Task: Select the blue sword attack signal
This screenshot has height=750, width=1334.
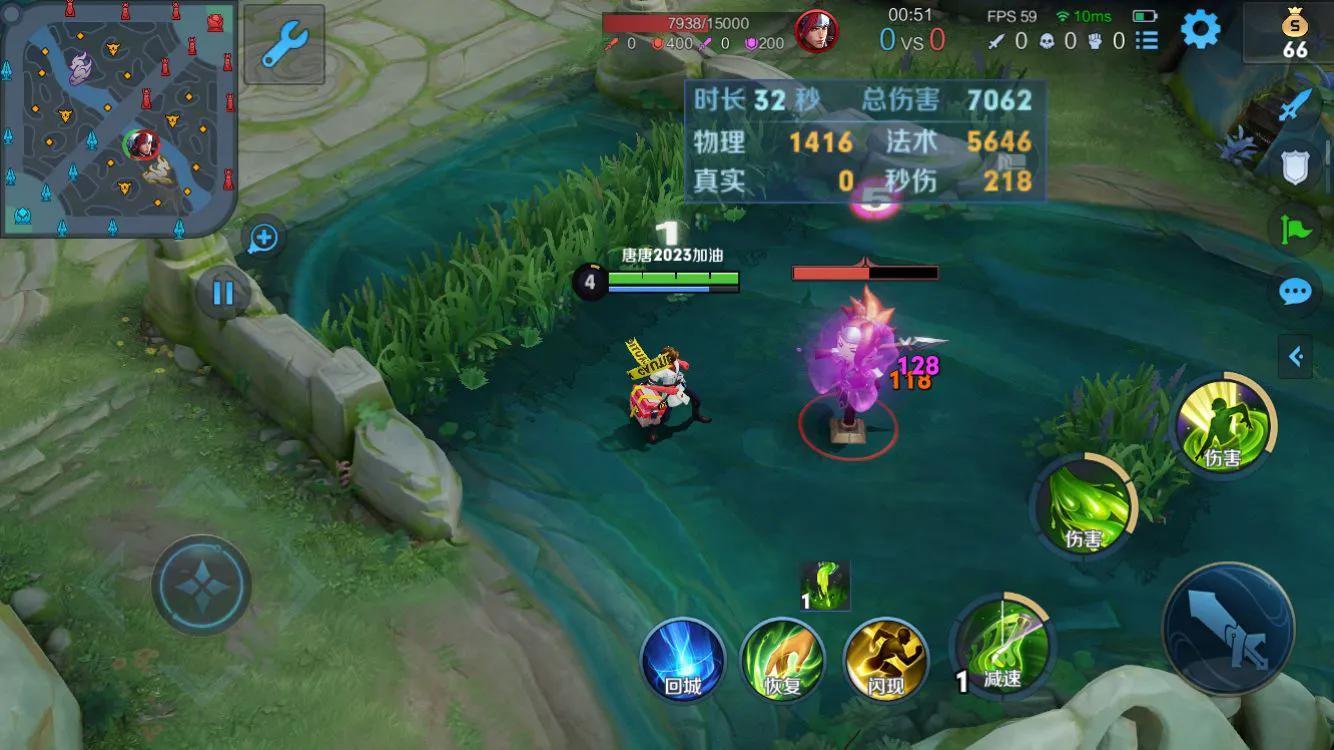Action: coord(1295,106)
